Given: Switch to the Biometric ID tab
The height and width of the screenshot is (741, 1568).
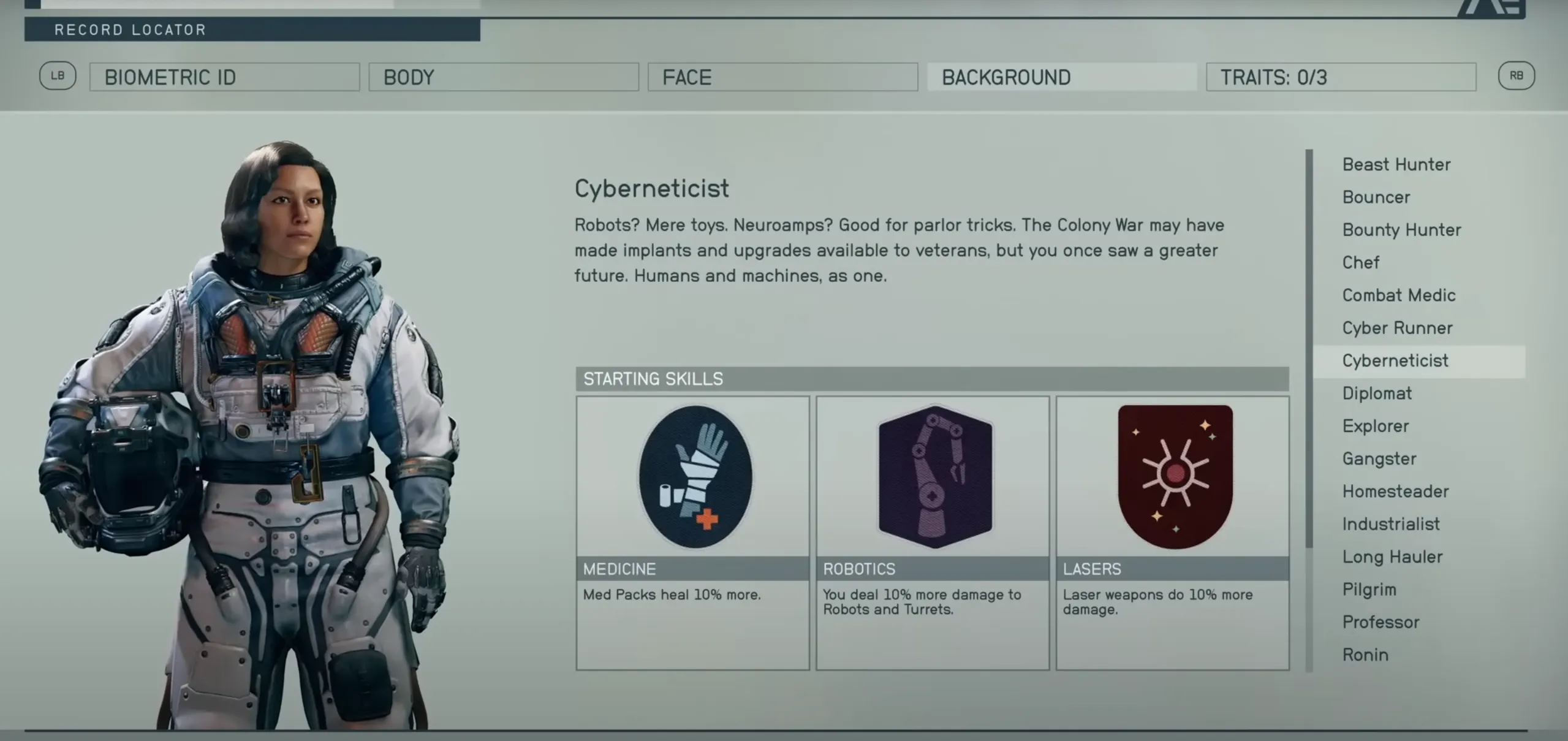Looking at the screenshot, I should pyautogui.click(x=224, y=77).
